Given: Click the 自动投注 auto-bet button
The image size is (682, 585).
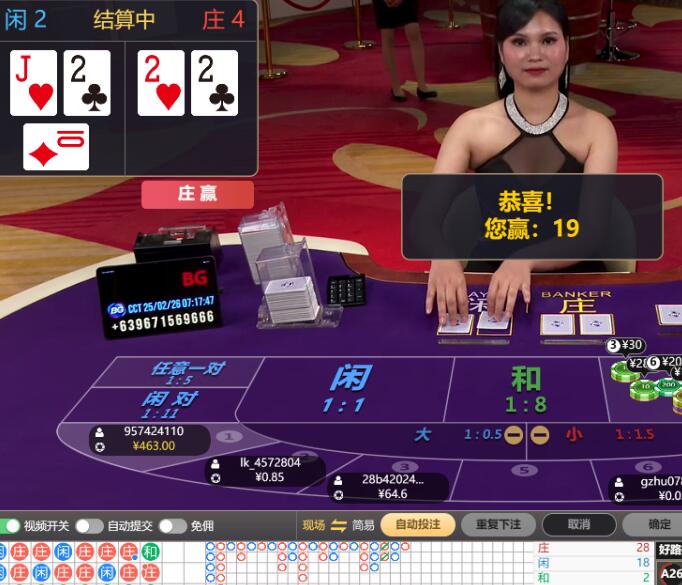Looking at the screenshot, I should click(x=417, y=525).
